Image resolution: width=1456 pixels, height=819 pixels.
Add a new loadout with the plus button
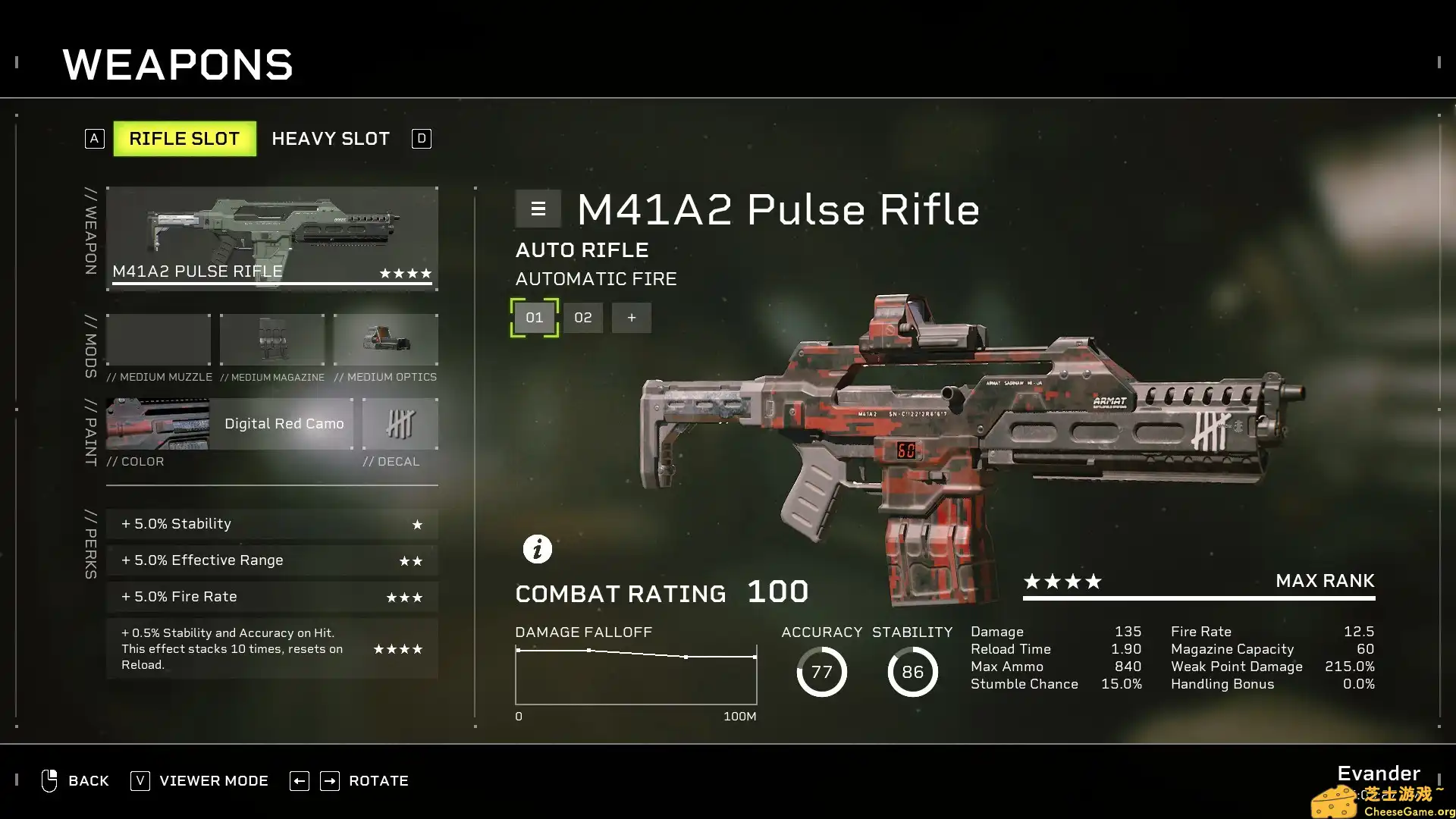(x=632, y=317)
